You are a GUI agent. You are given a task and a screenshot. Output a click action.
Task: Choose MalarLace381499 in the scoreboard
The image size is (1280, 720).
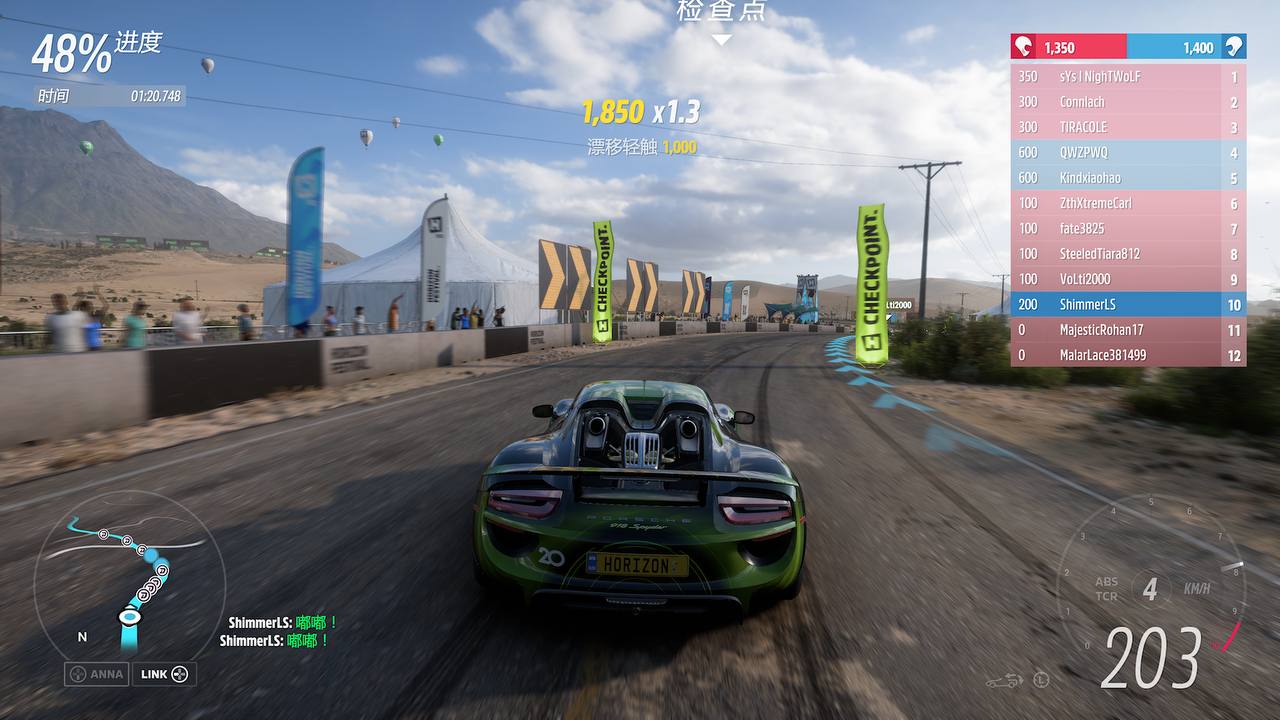pos(1128,355)
